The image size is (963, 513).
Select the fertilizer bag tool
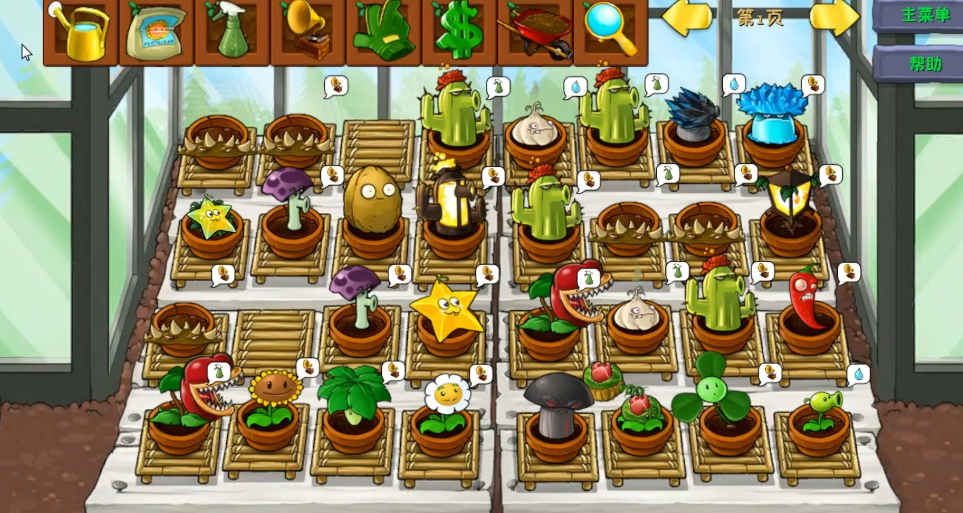pos(157,31)
